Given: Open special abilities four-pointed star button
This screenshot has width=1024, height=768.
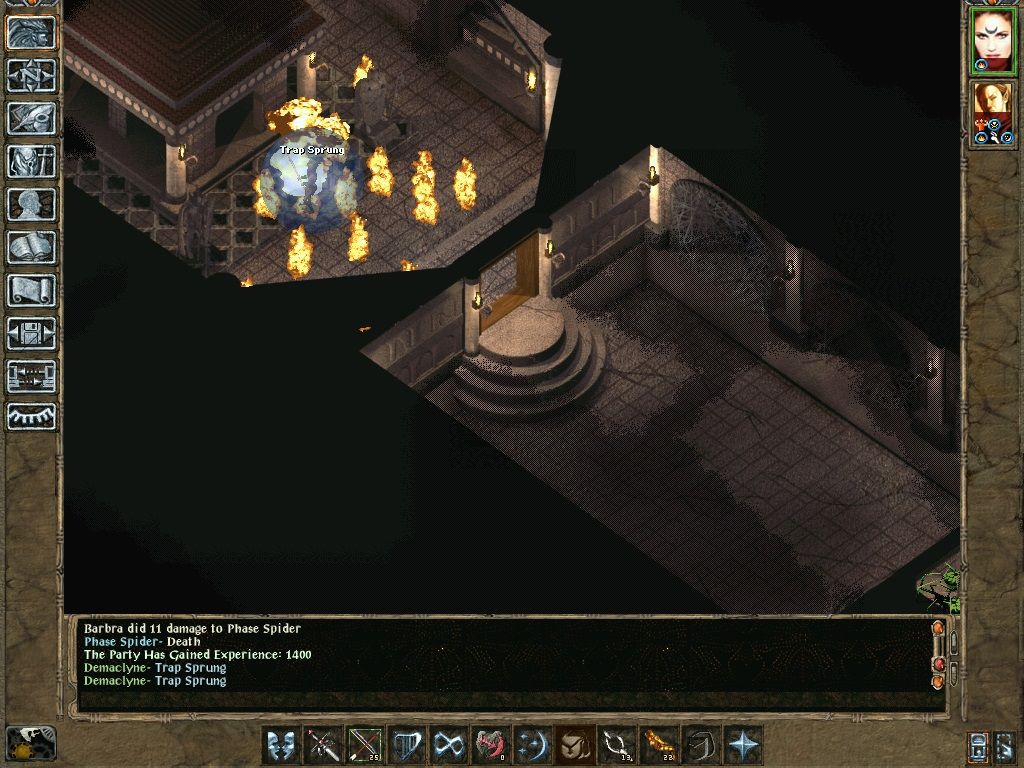Looking at the screenshot, I should click(744, 746).
